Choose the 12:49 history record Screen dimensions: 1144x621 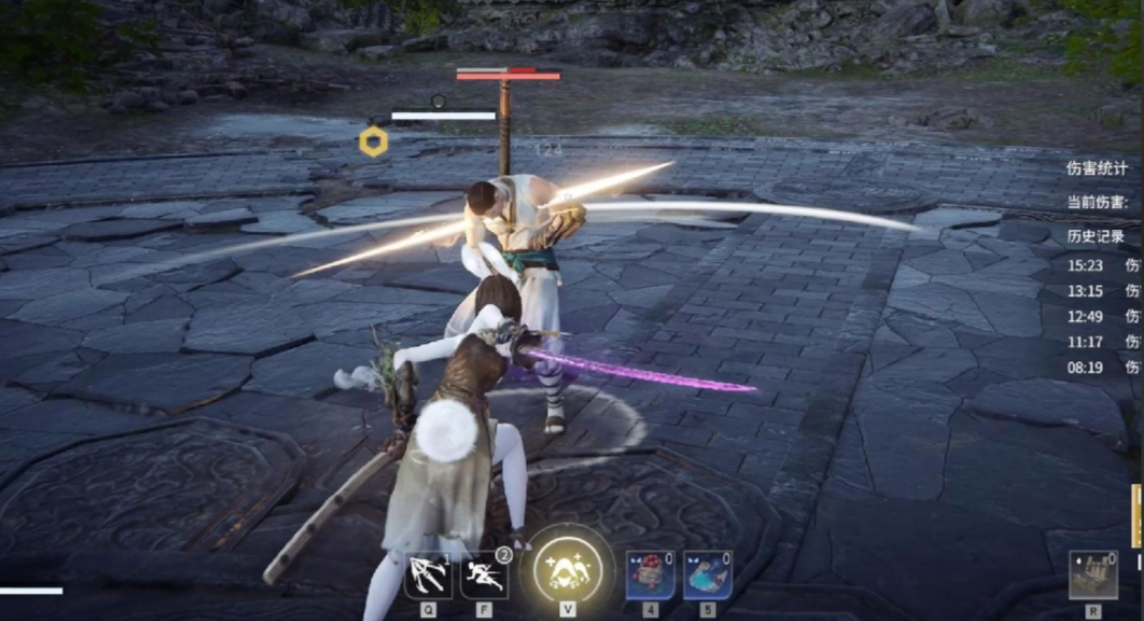[x=1087, y=316]
